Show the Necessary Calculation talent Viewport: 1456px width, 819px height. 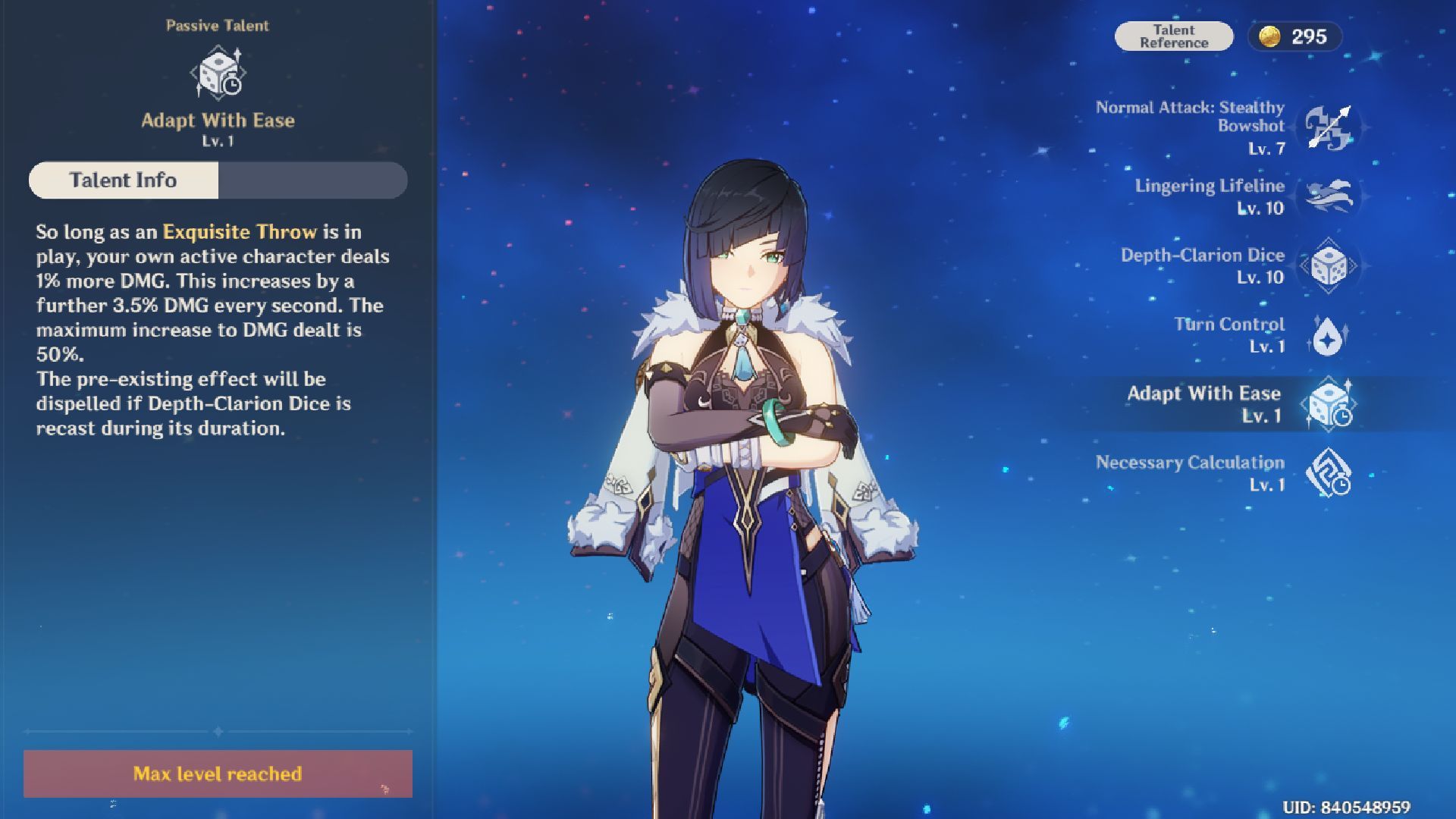click(1328, 473)
